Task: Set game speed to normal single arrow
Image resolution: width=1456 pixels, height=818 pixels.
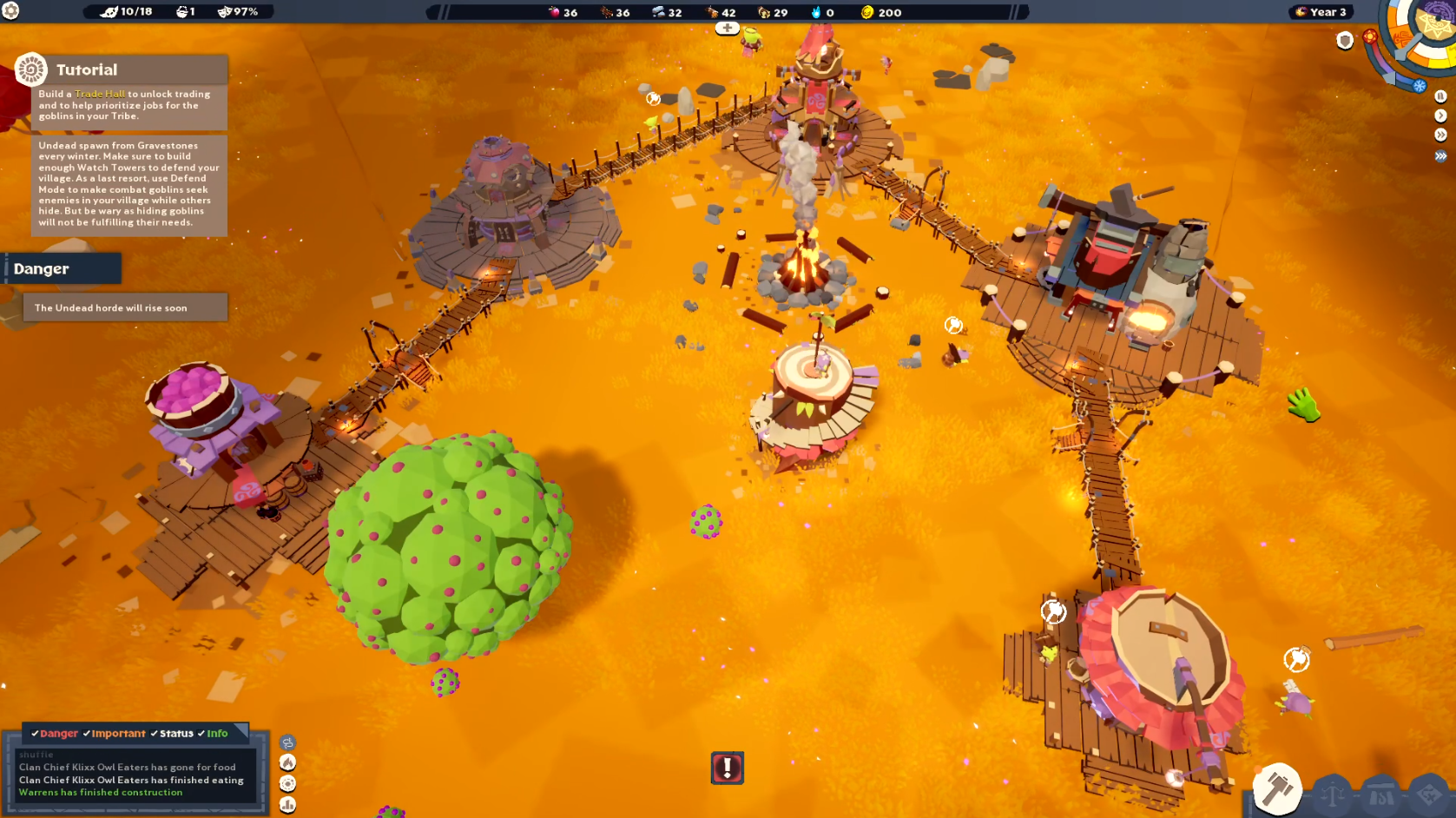Action: (x=1440, y=115)
